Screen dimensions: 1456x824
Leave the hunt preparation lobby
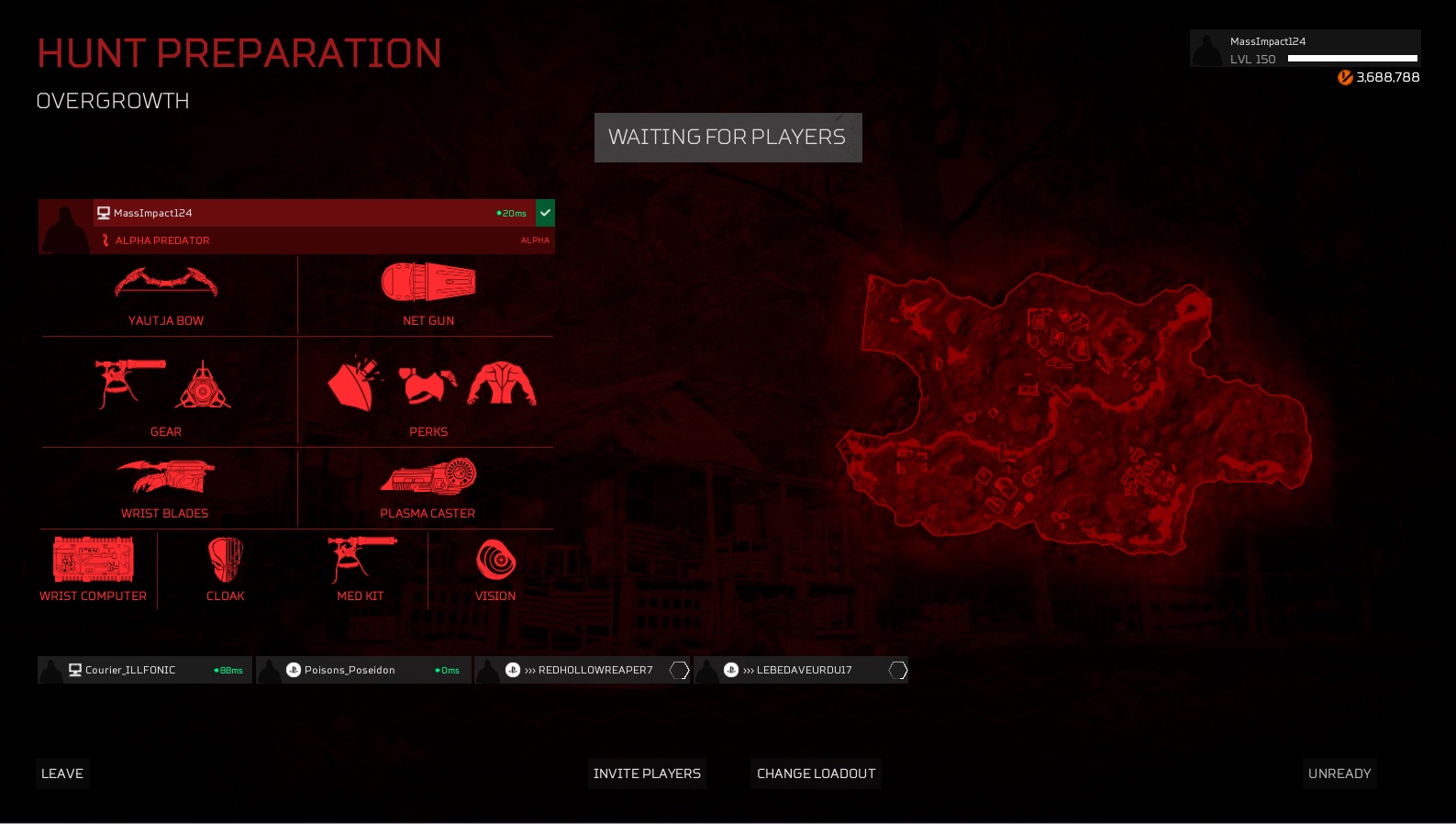click(62, 774)
